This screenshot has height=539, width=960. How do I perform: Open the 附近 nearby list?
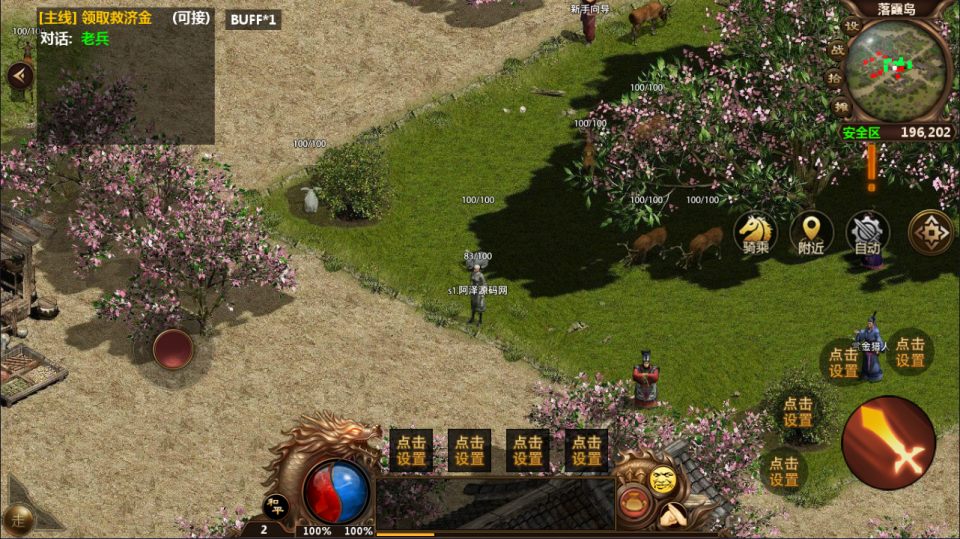(x=811, y=233)
